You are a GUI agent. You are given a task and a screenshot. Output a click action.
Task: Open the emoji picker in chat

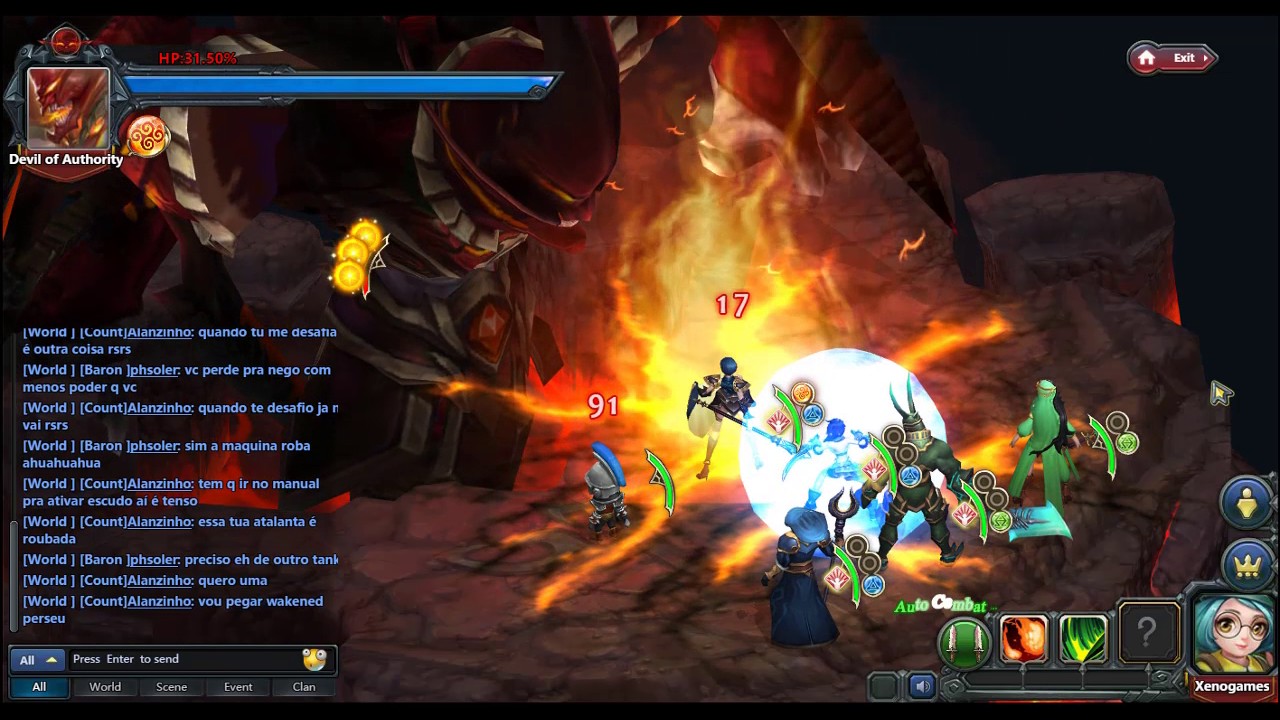coord(314,659)
